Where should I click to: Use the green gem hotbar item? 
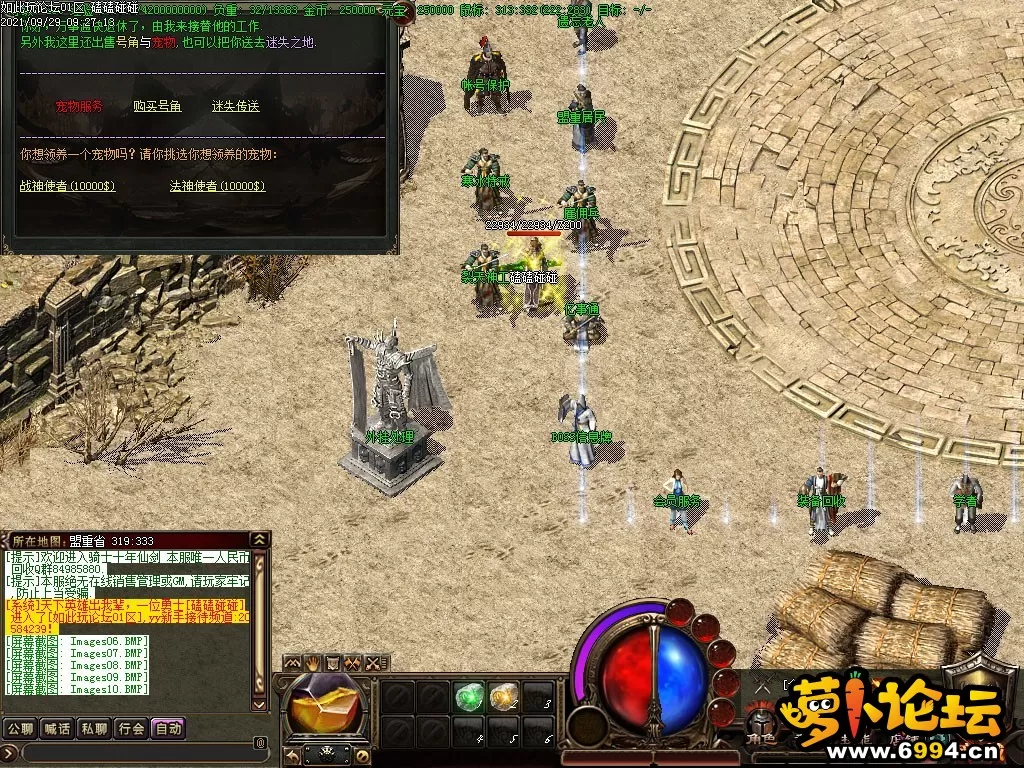tap(468, 697)
